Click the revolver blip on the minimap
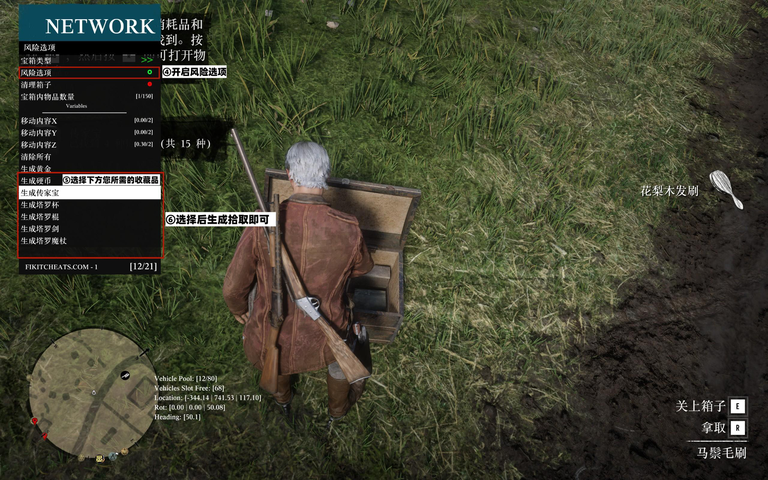The image size is (768, 480). (x=126, y=375)
